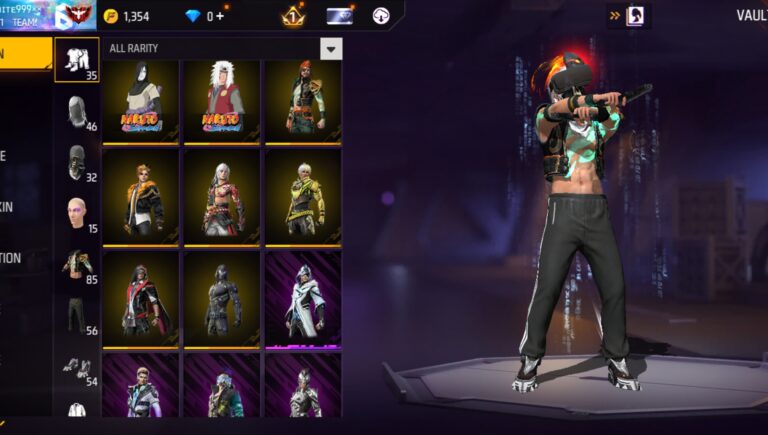Select the white hooded coat on purple background
Image resolution: width=768 pixels, height=435 pixels.
coord(303,298)
